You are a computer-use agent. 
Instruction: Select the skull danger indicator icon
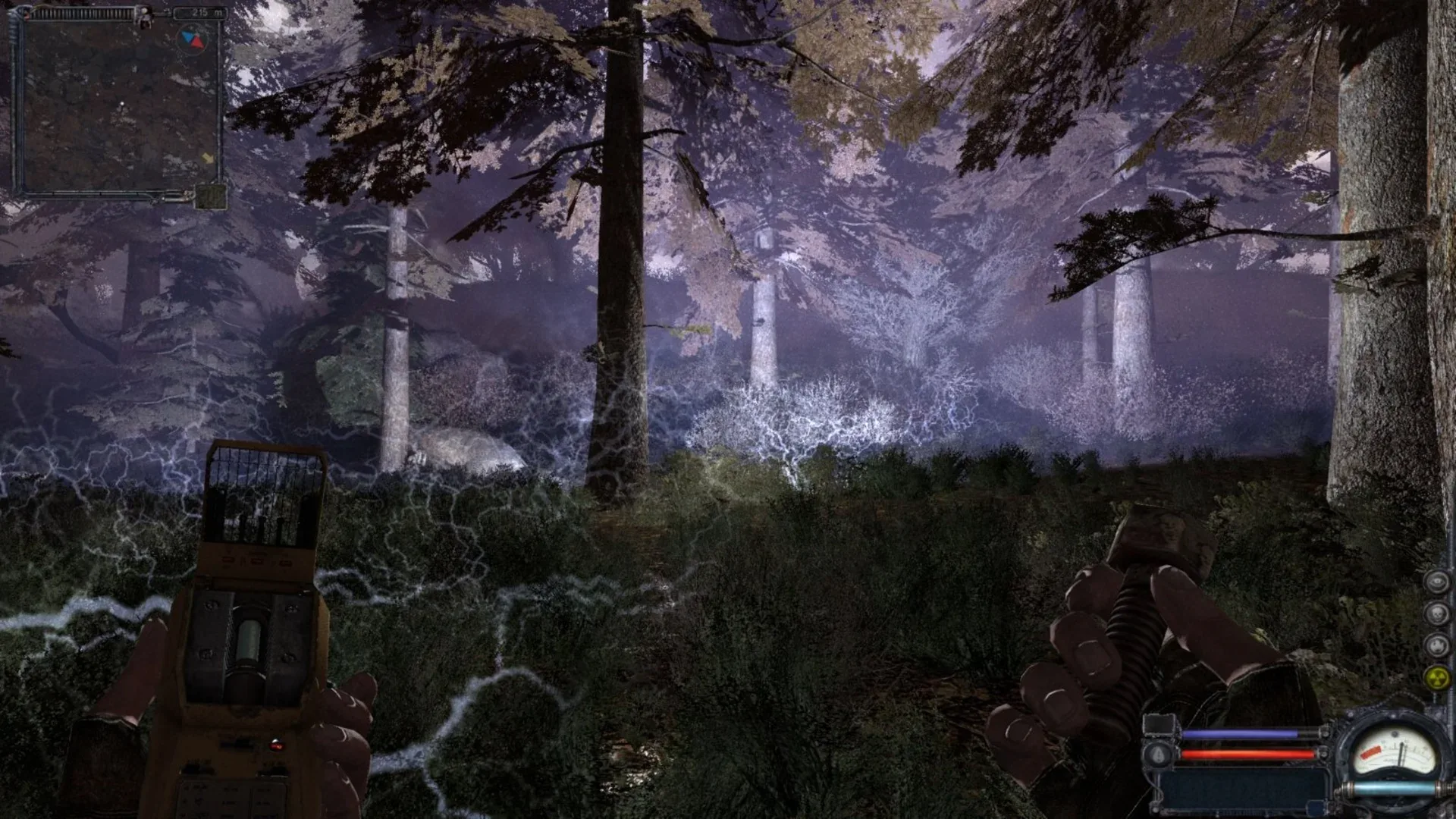click(1438, 613)
